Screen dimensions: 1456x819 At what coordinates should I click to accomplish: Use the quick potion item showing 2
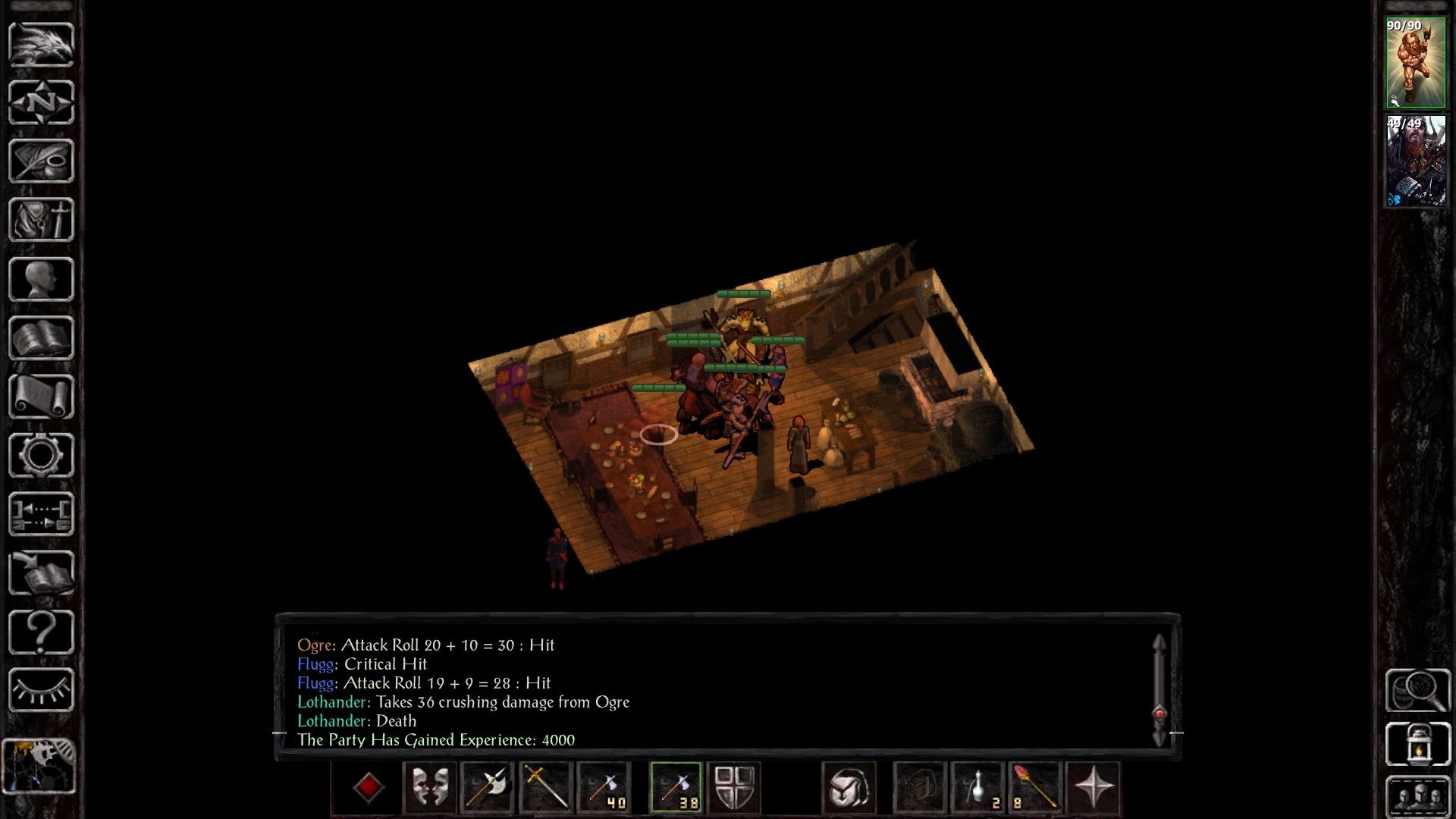975,787
